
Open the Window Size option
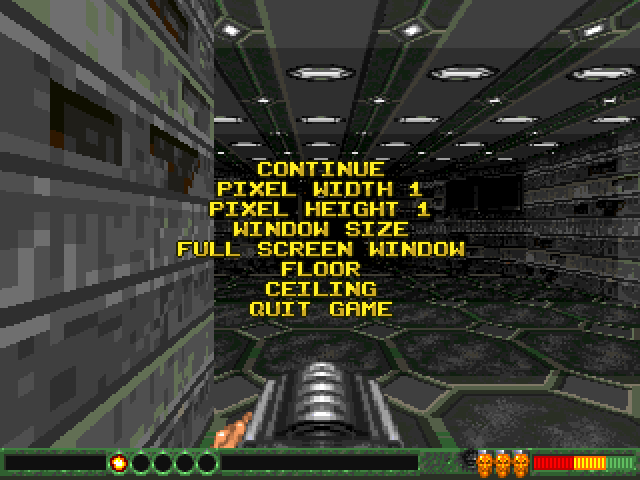[x=320, y=229]
